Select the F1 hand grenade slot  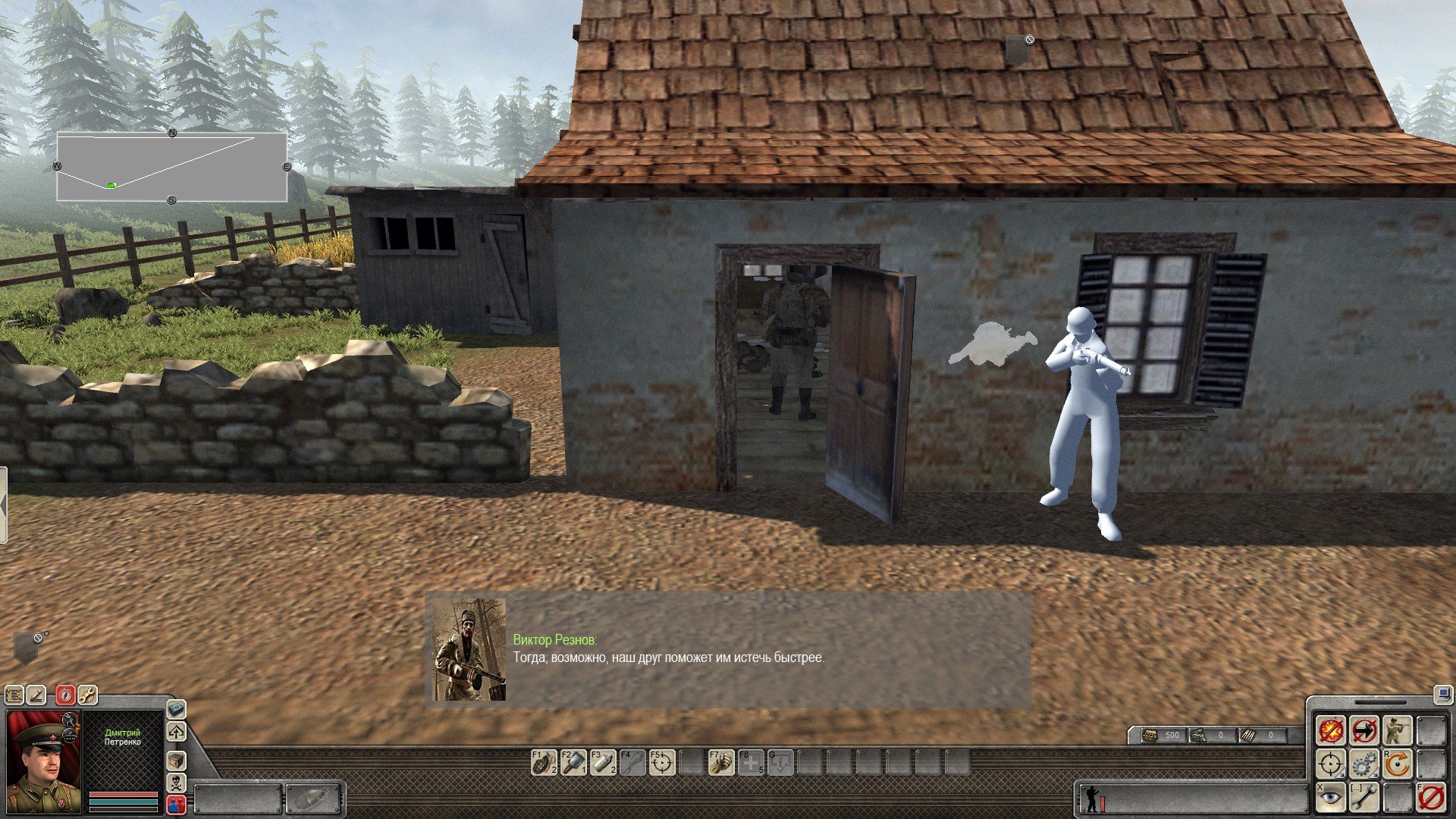pos(543,763)
